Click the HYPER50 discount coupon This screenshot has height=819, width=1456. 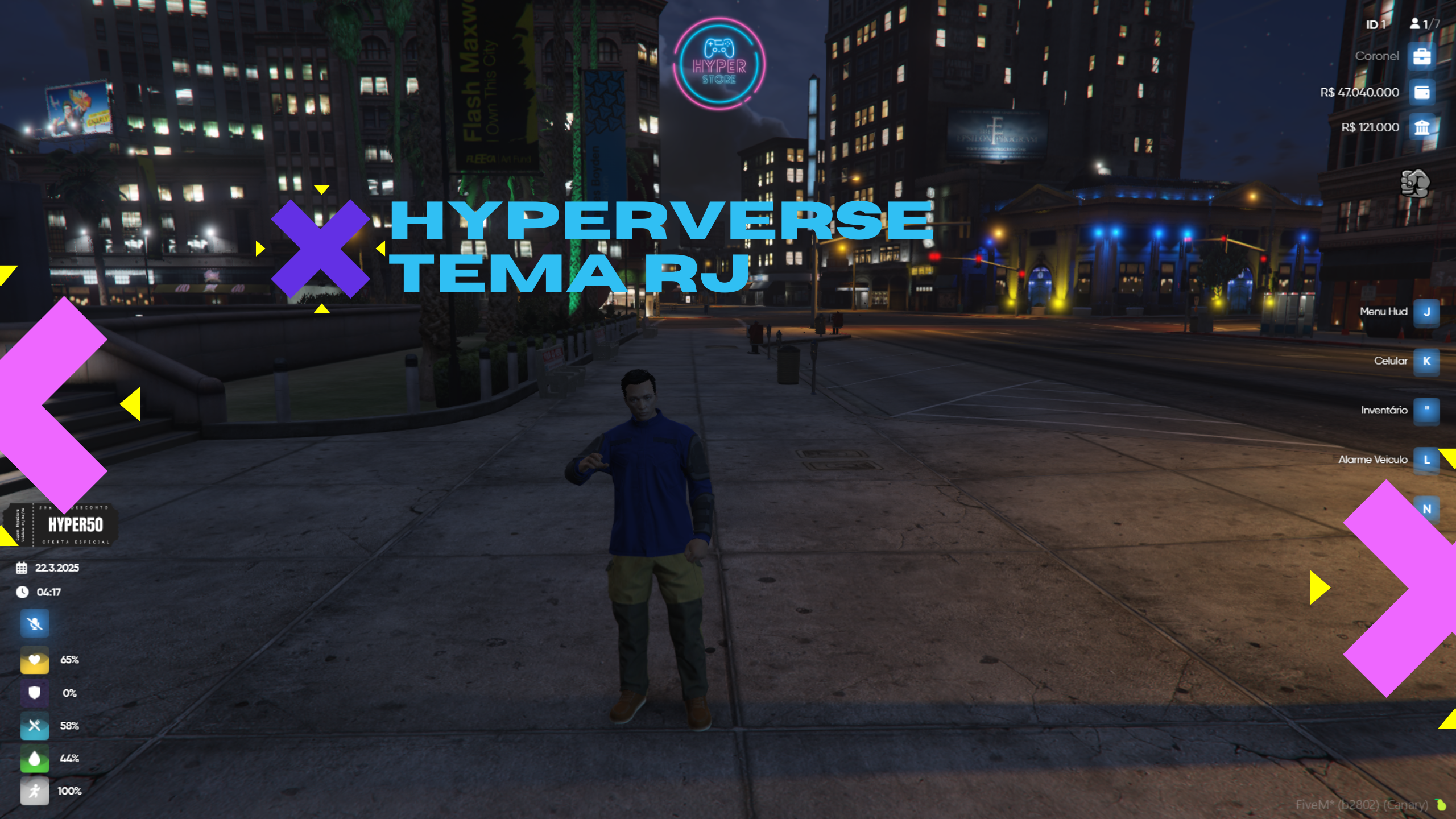(61, 524)
